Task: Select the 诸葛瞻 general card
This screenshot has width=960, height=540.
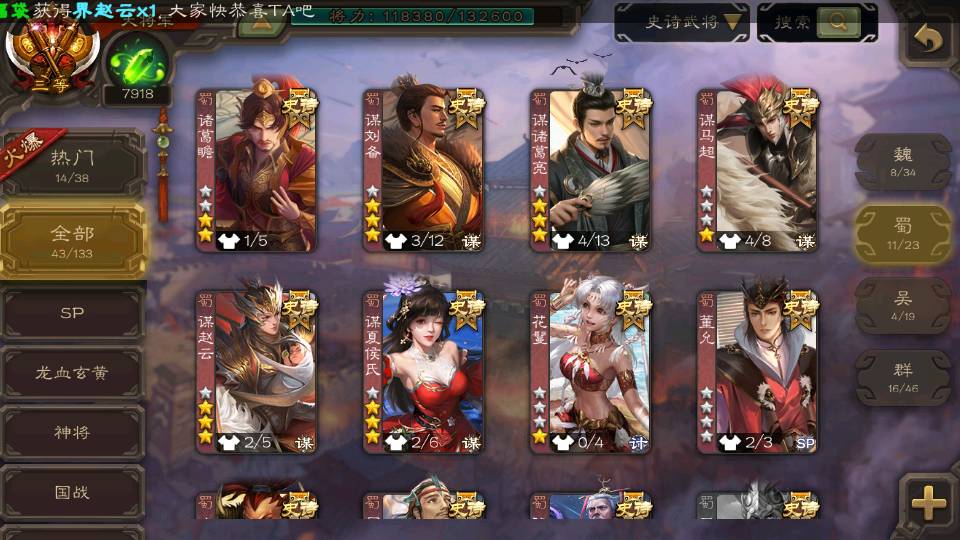Action: (x=256, y=168)
